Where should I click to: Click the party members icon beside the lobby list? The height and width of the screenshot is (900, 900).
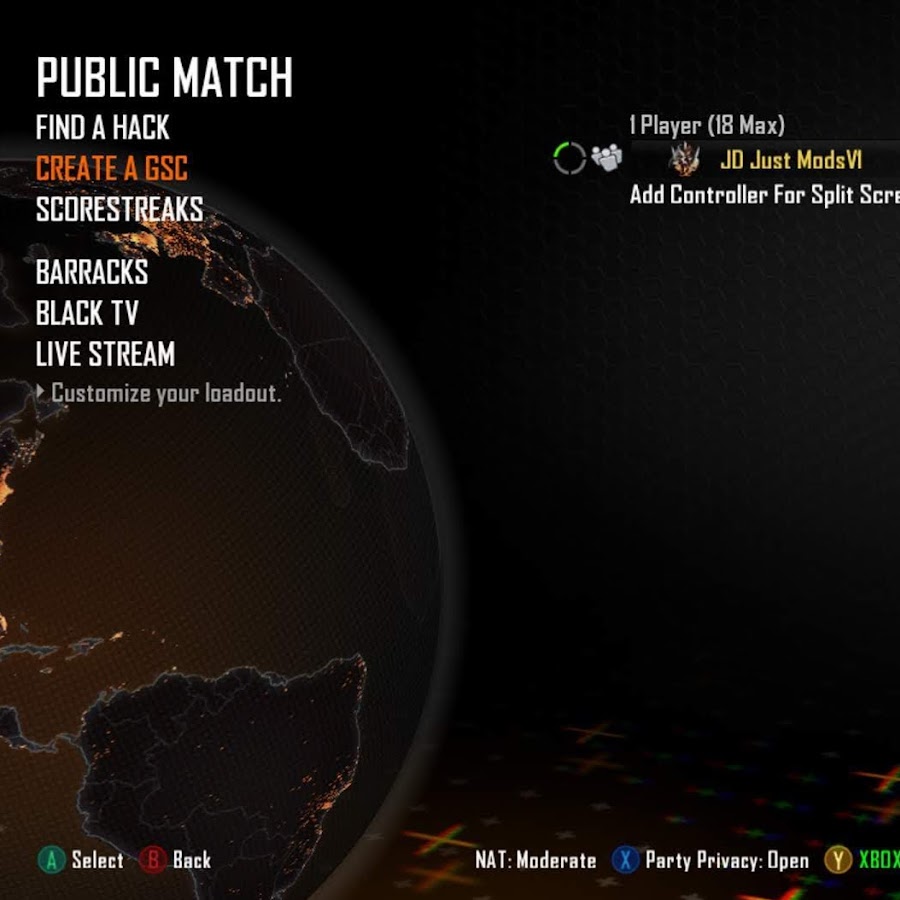pos(606,158)
